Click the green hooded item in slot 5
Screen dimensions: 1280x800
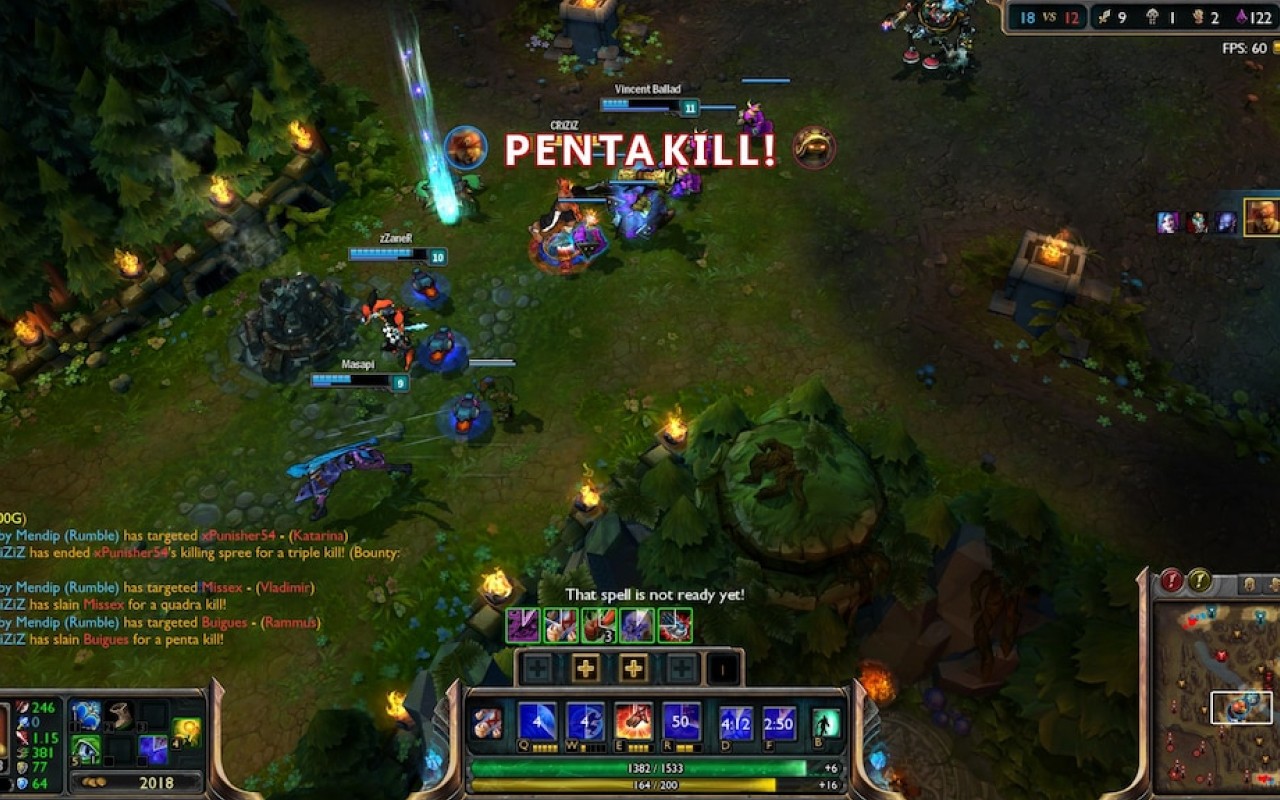(x=85, y=748)
